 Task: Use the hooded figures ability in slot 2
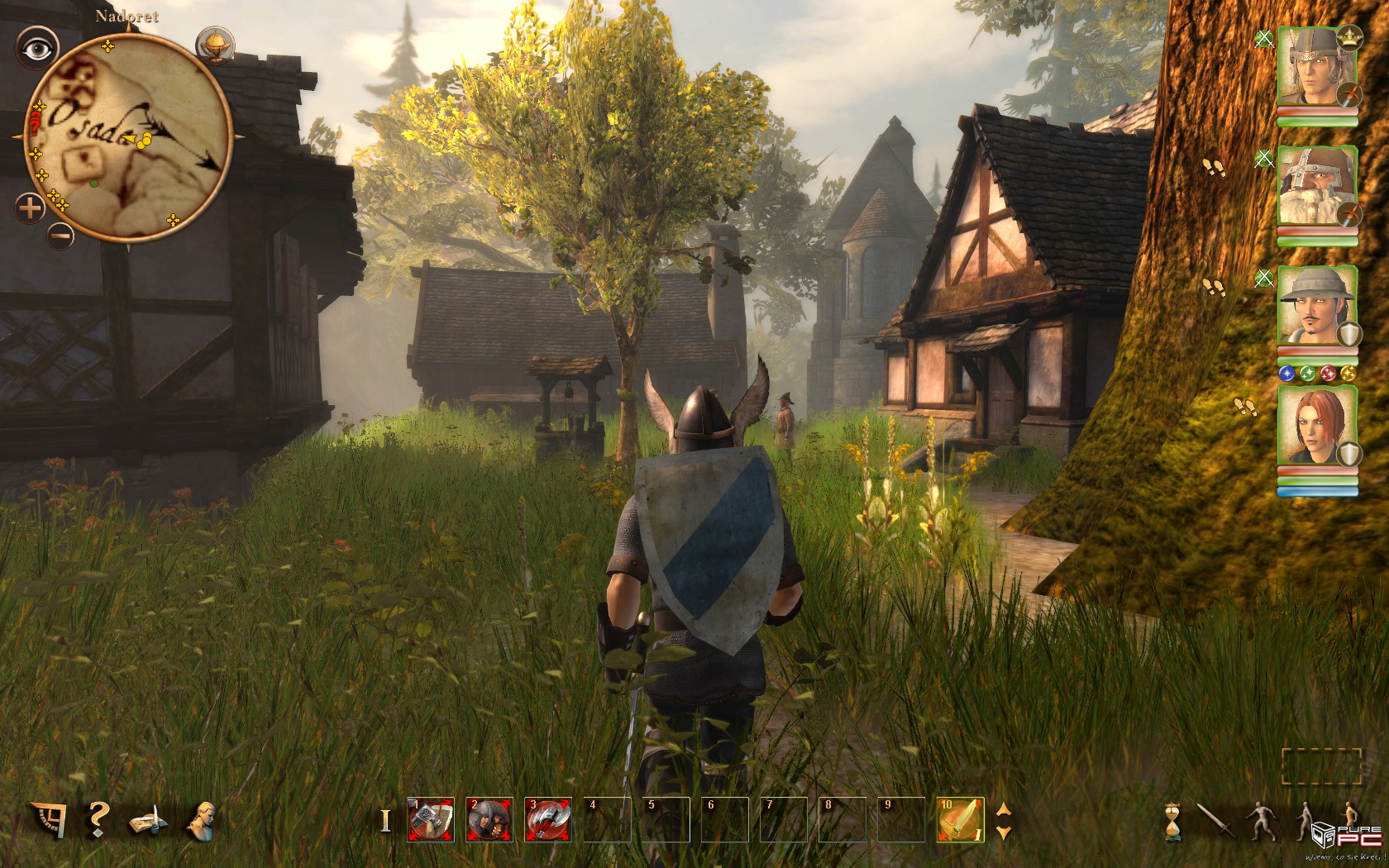point(489,819)
